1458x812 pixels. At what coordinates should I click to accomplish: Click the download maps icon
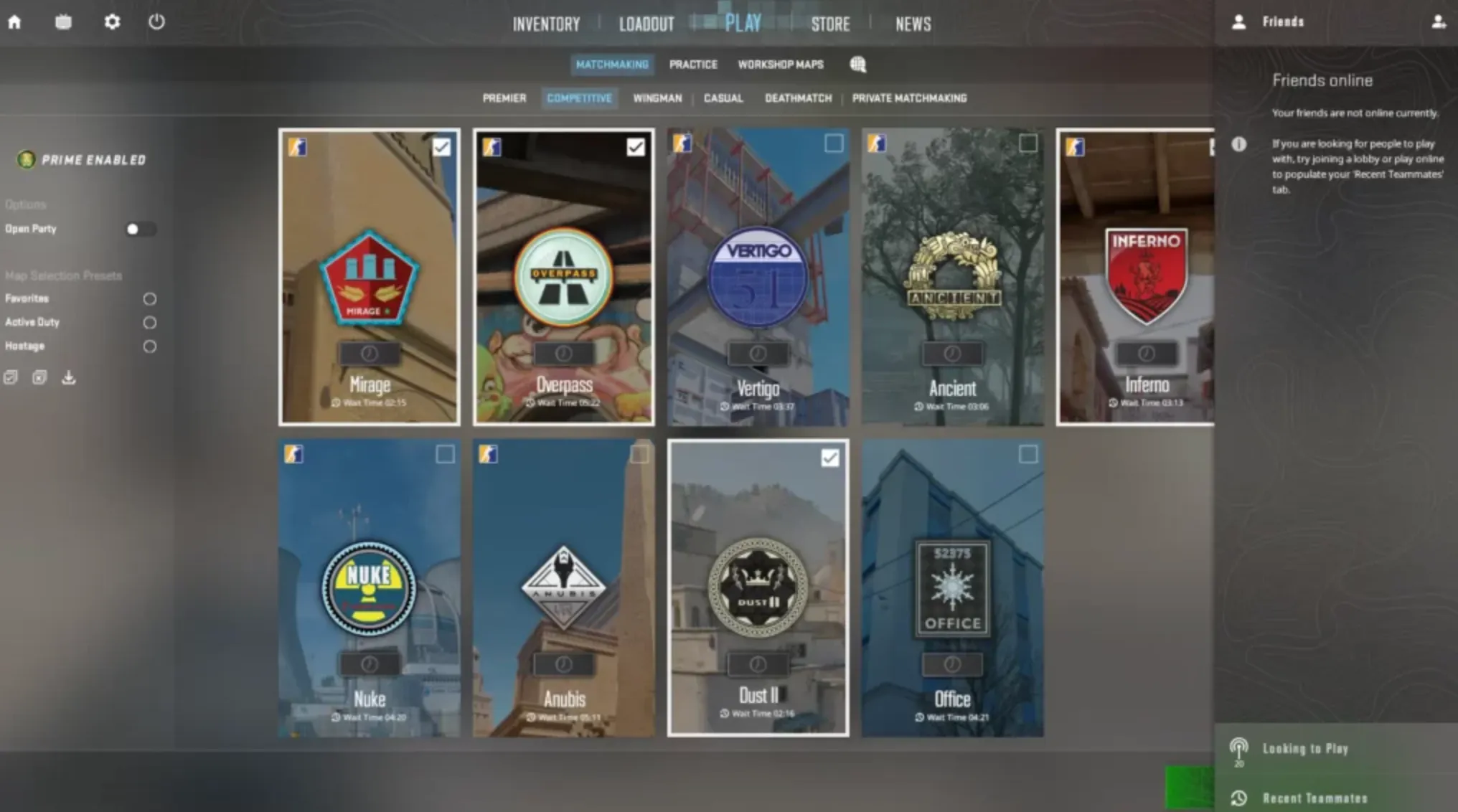click(x=69, y=377)
